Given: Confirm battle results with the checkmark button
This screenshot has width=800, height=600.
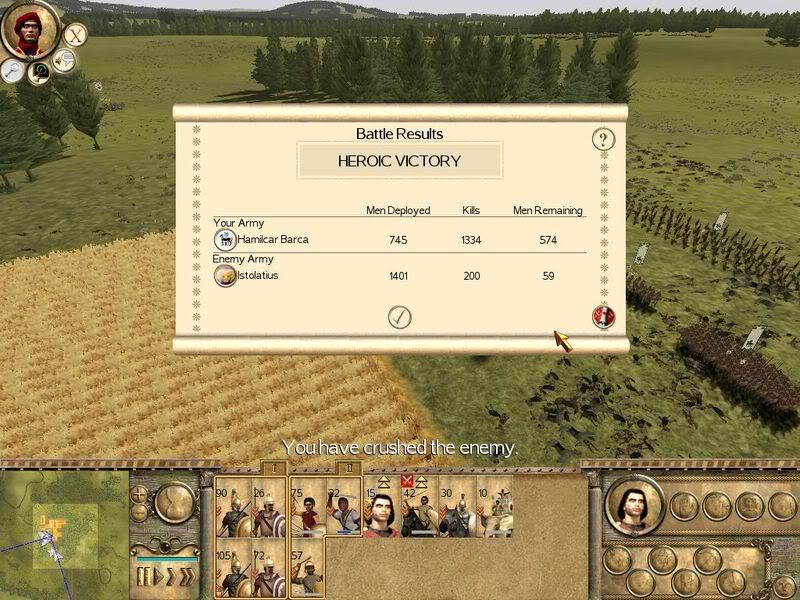Looking at the screenshot, I should [399, 317].
